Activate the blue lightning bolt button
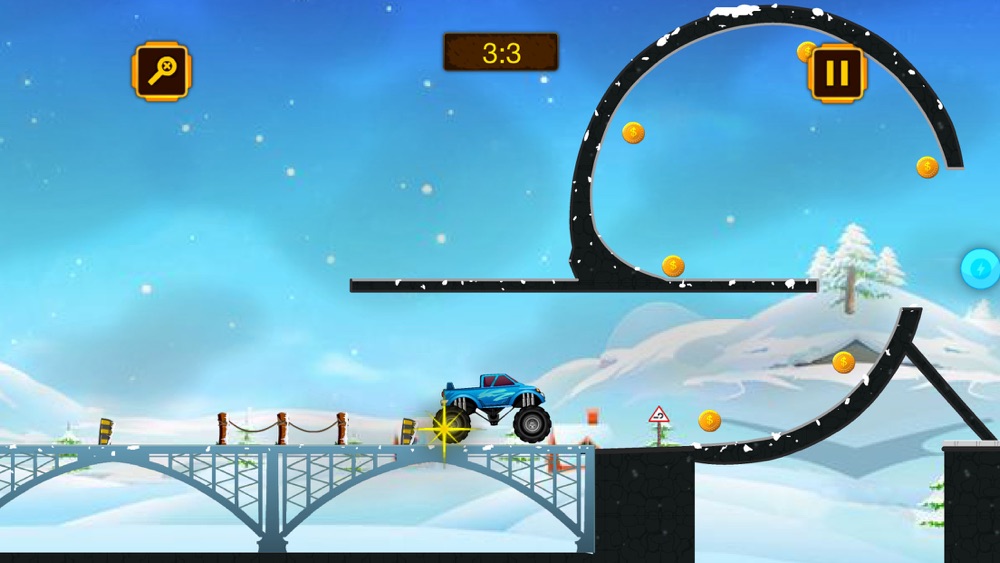 pyautogui.click(x=980, y=269)
